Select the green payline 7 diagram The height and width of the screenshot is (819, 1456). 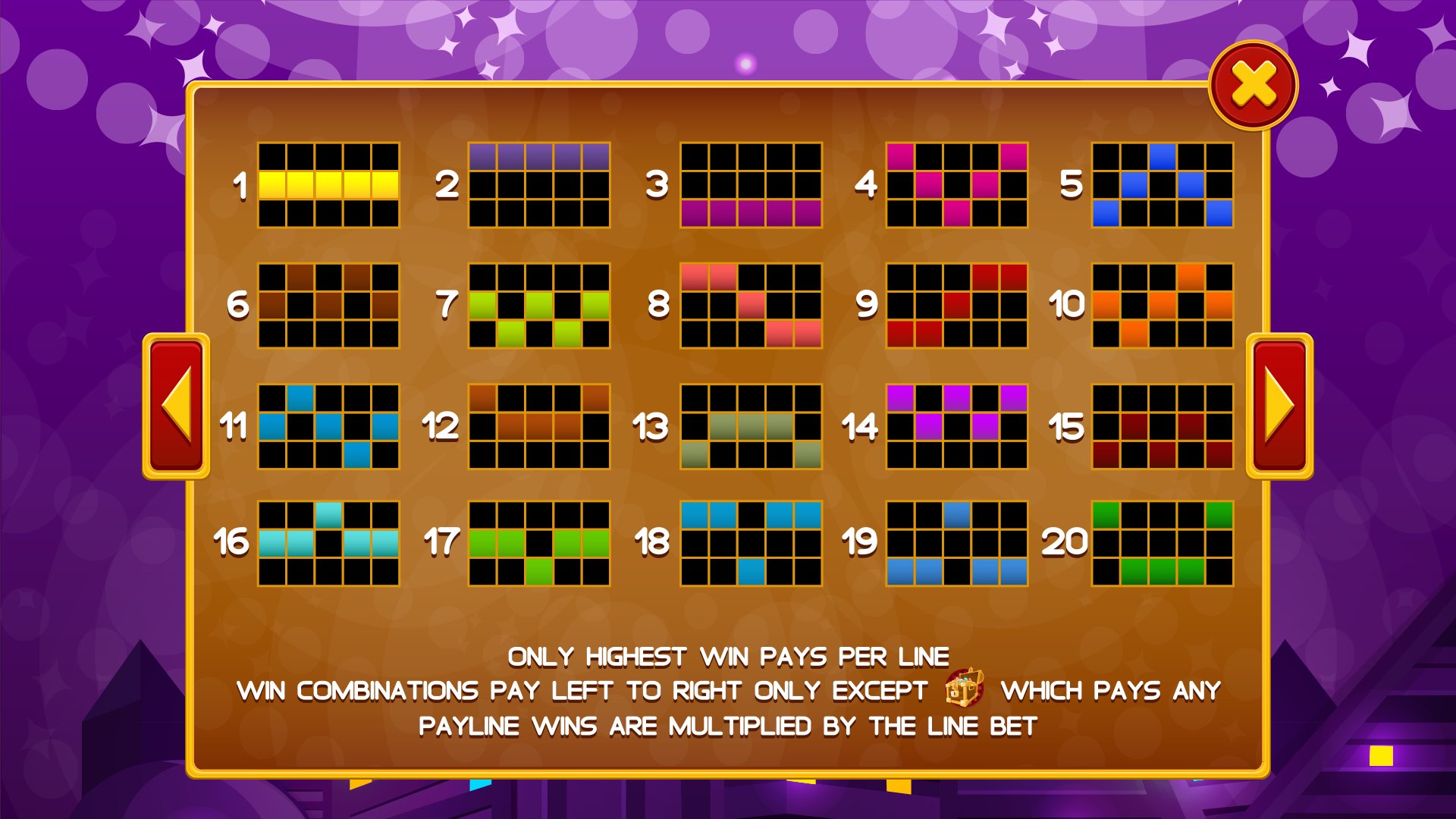click(x=538, y=303)
